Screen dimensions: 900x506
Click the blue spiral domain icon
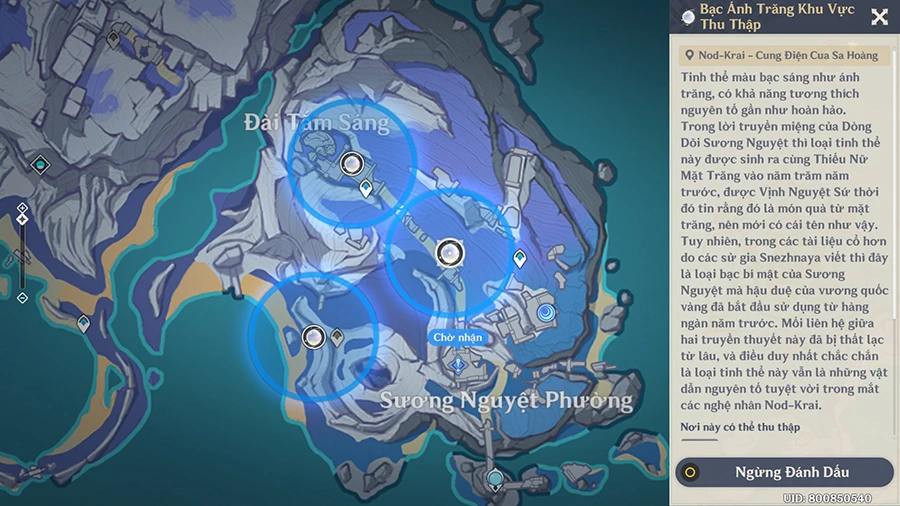tap(546, 314)
